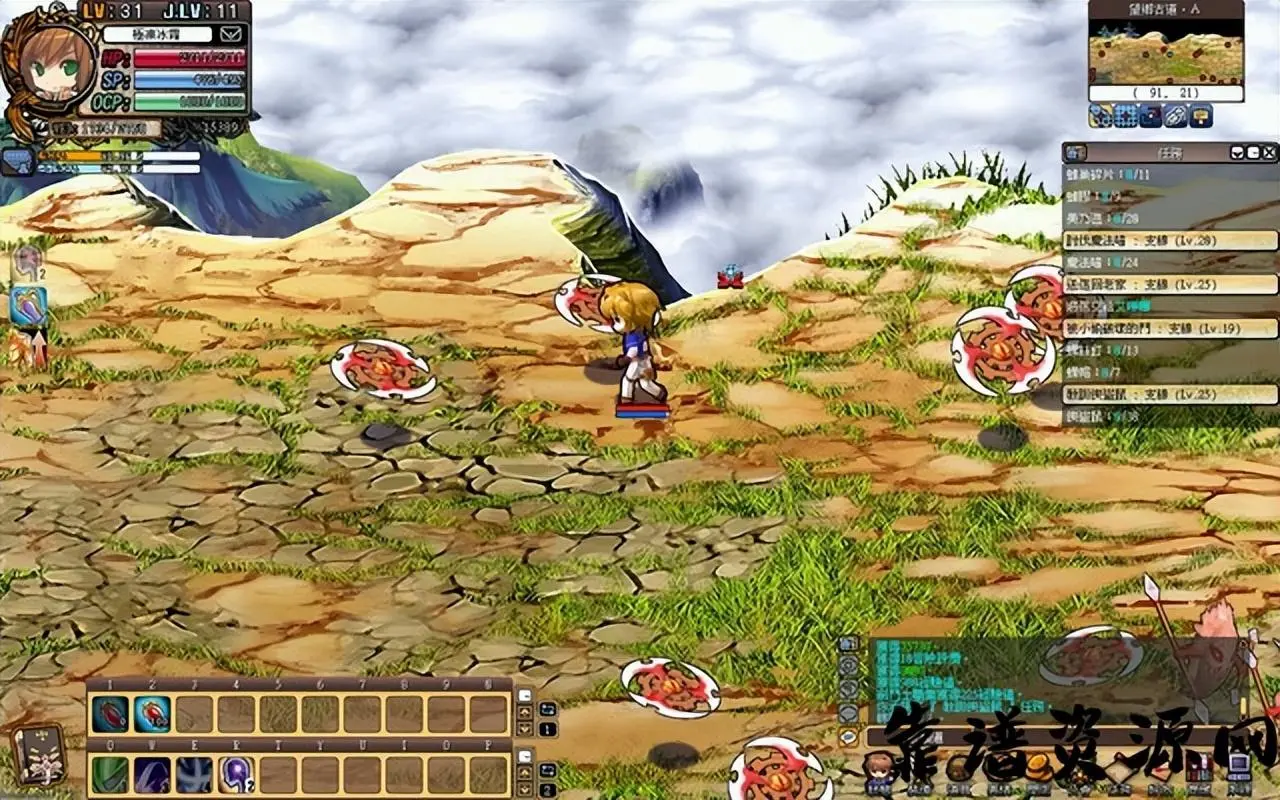
Task: Use the purple orb item on R
Action: 236,775
